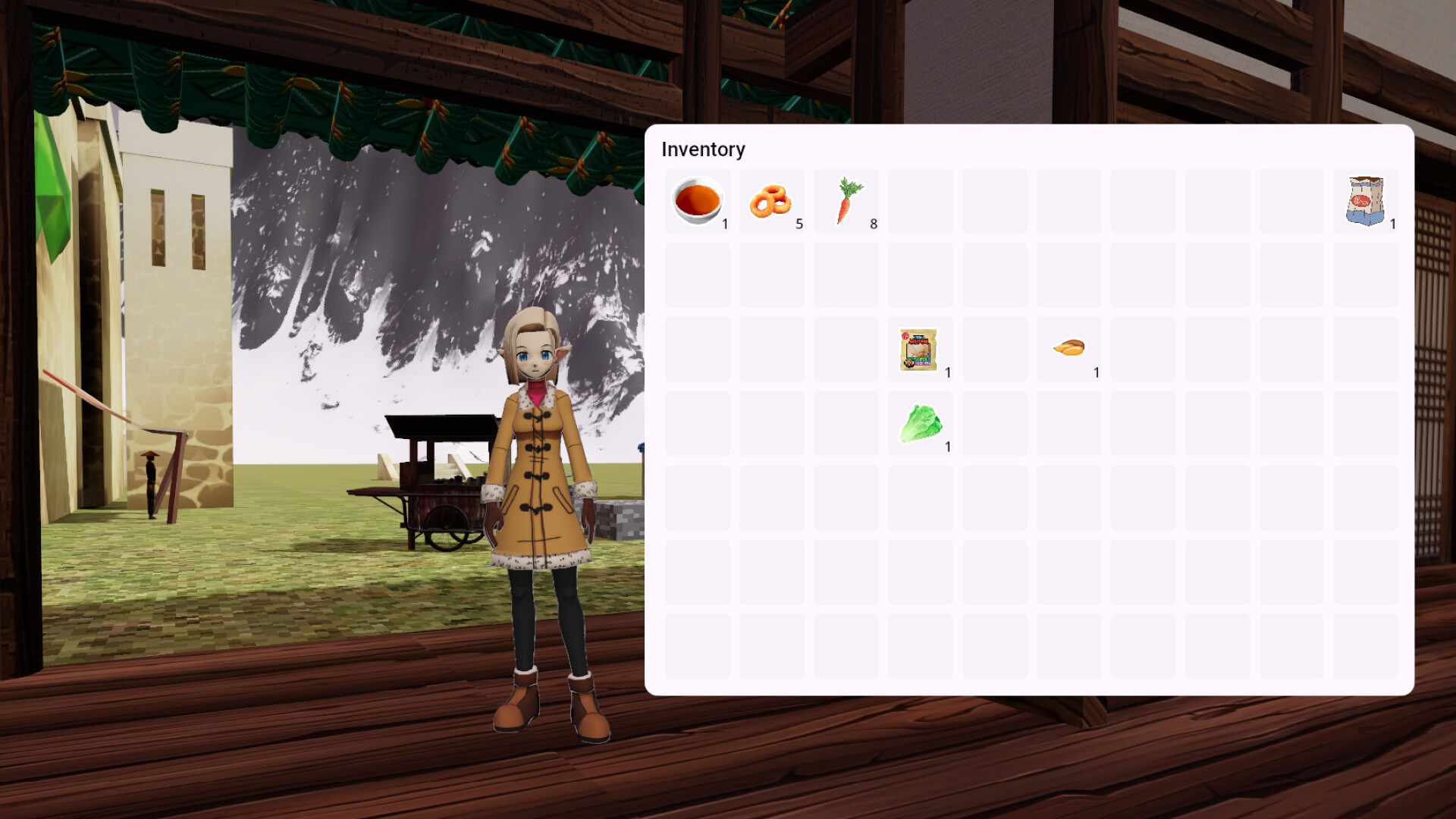Select the packaged food item
Viewport: 1456px width, 819px height.
point(919,349)
